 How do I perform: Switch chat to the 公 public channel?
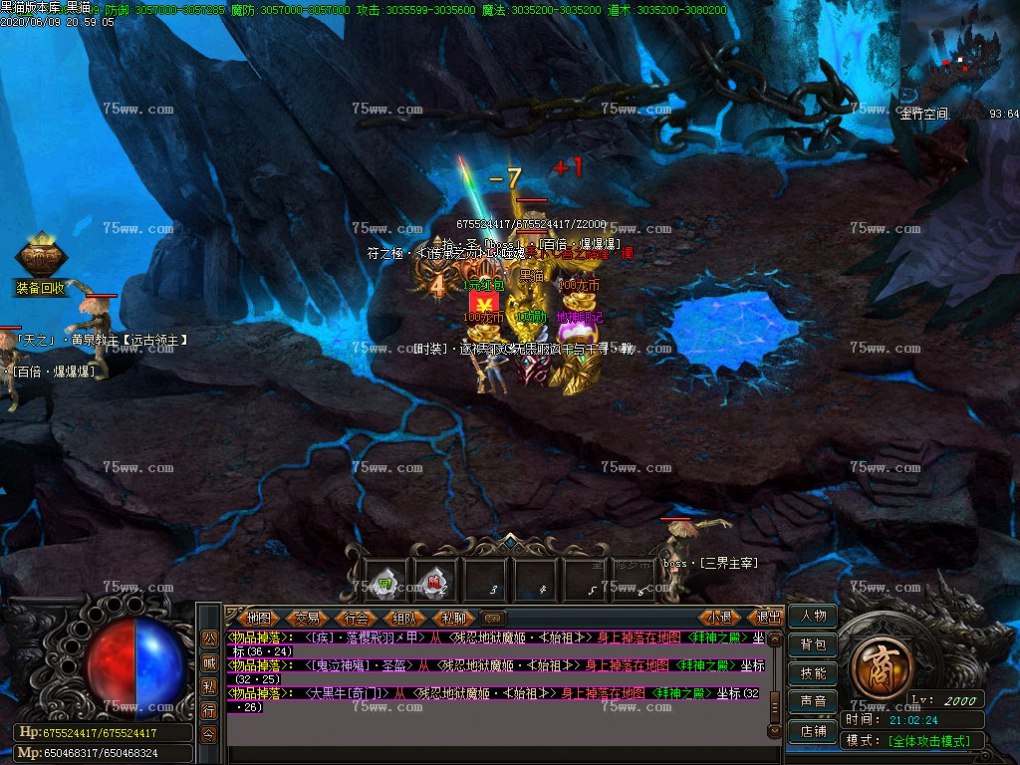coord(209,638)
